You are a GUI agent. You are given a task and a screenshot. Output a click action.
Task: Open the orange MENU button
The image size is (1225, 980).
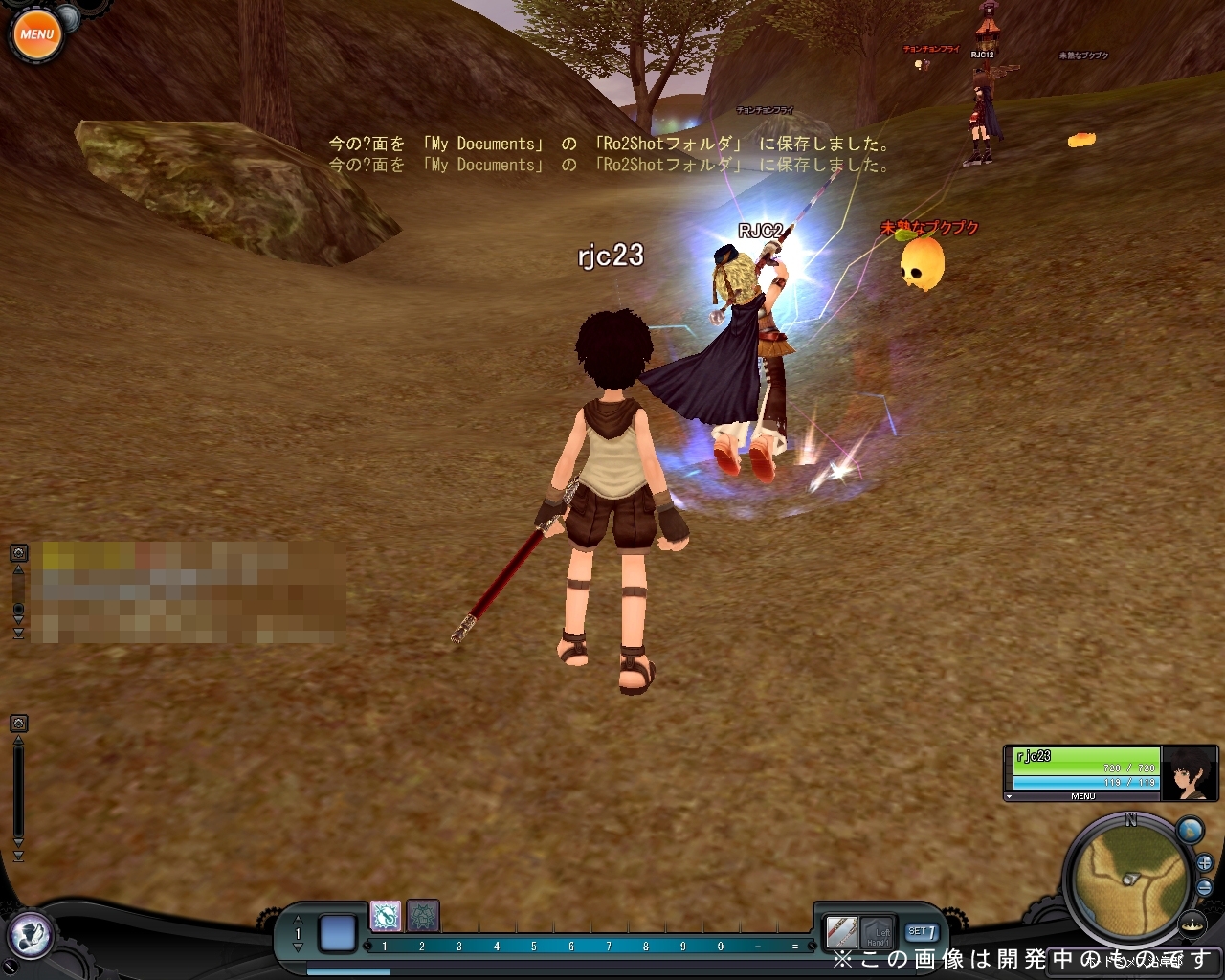click(x=36, y=35)
